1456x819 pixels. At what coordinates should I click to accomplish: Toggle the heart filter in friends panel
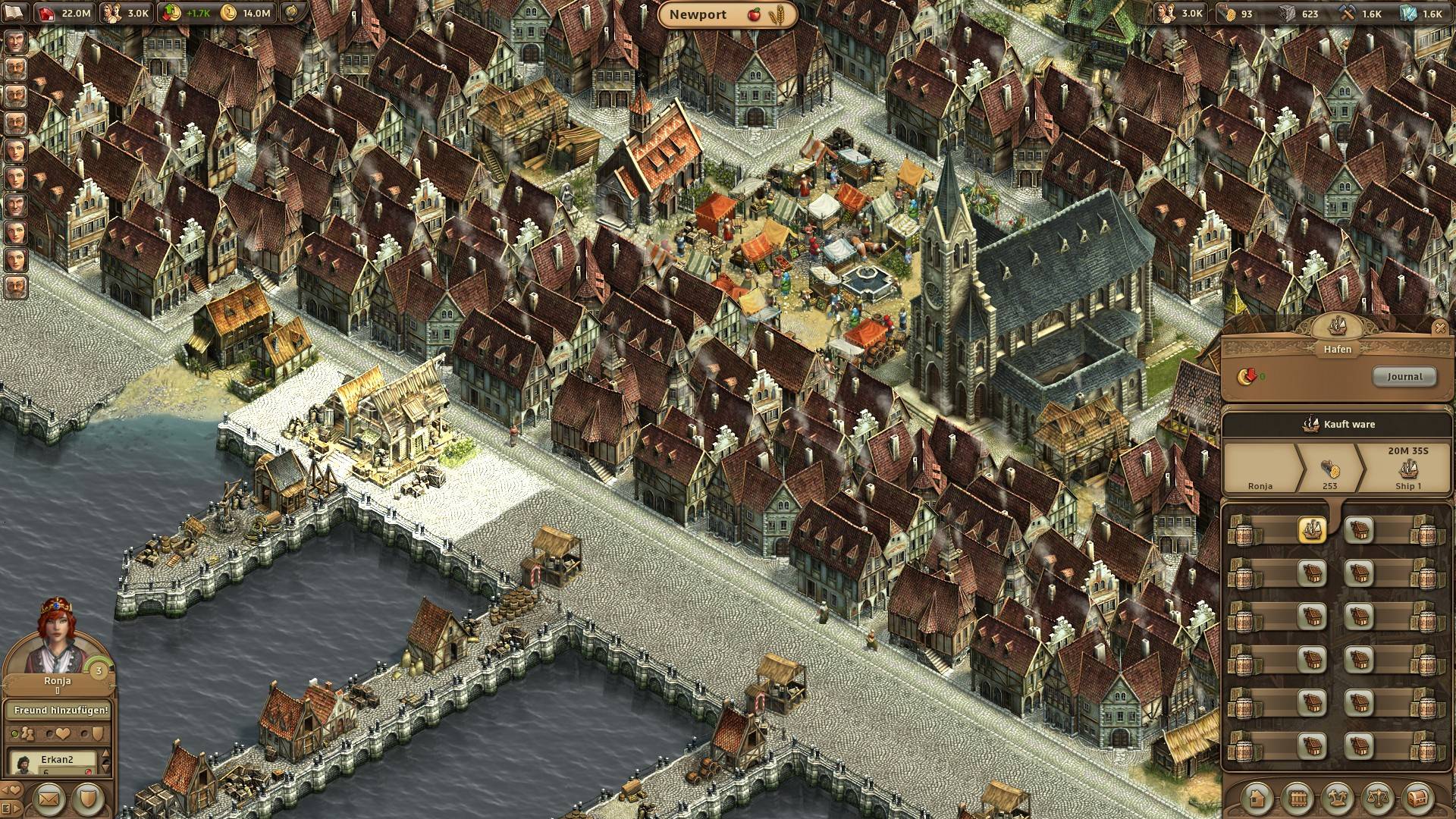tap(62, 734)
